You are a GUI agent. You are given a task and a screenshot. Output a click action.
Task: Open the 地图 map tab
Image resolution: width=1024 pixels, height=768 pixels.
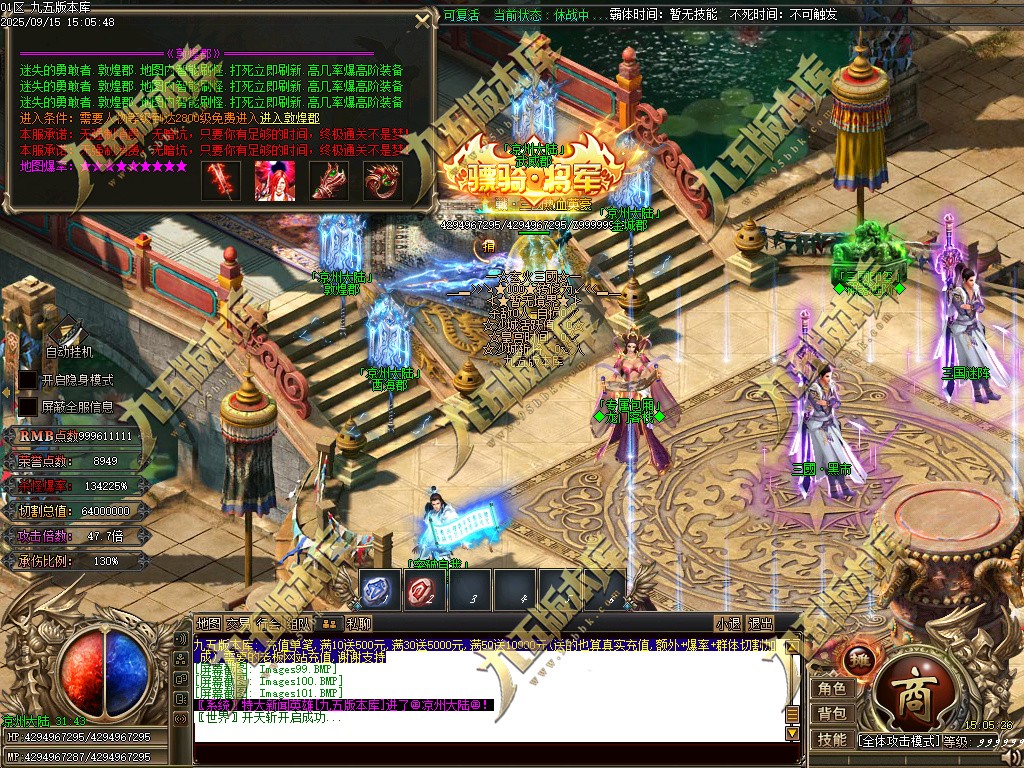(x=208, y=624)
